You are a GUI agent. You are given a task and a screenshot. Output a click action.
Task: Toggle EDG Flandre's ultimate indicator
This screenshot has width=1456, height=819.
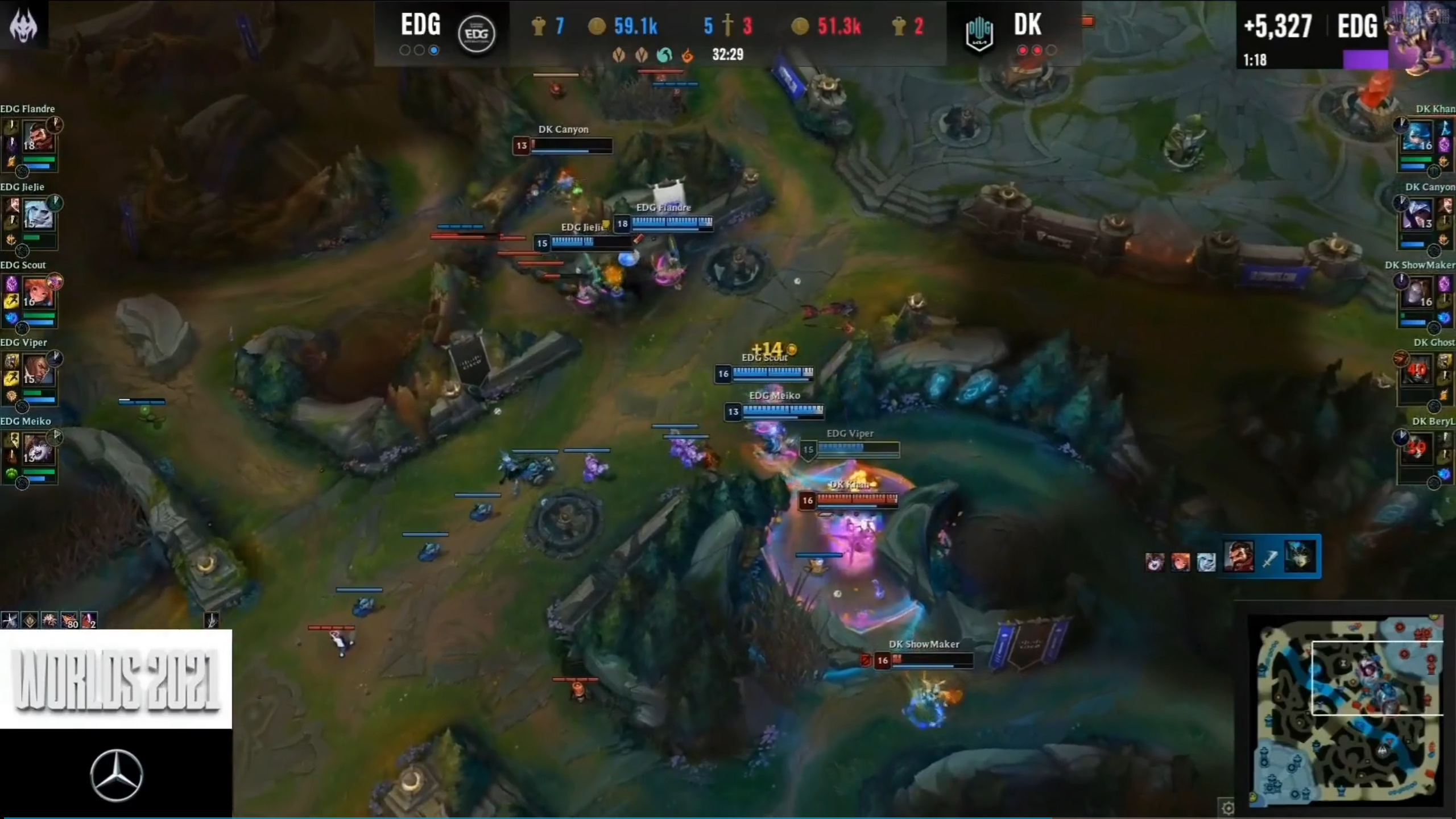tap(54, 123)
